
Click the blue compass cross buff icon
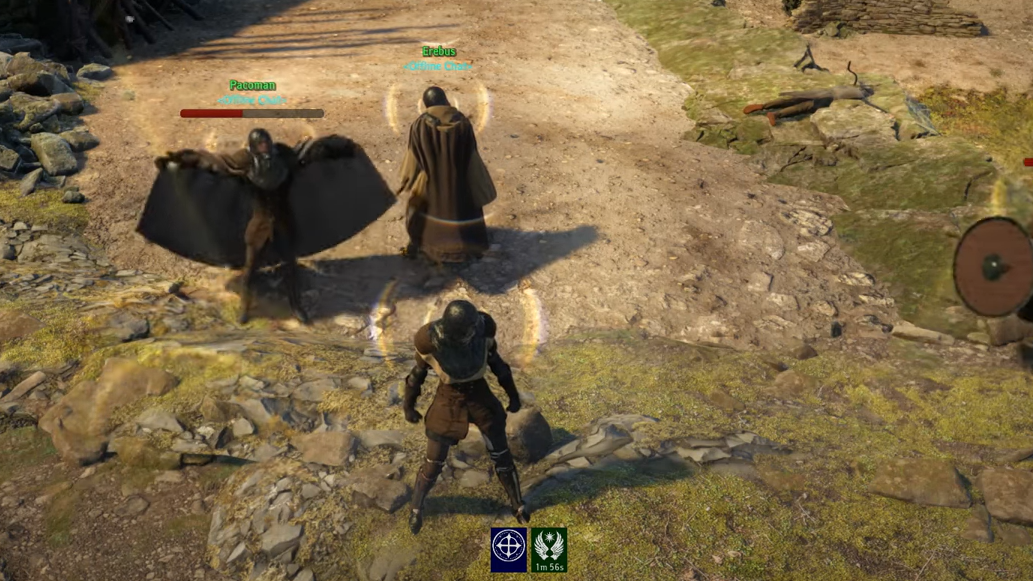coord(509,549)
